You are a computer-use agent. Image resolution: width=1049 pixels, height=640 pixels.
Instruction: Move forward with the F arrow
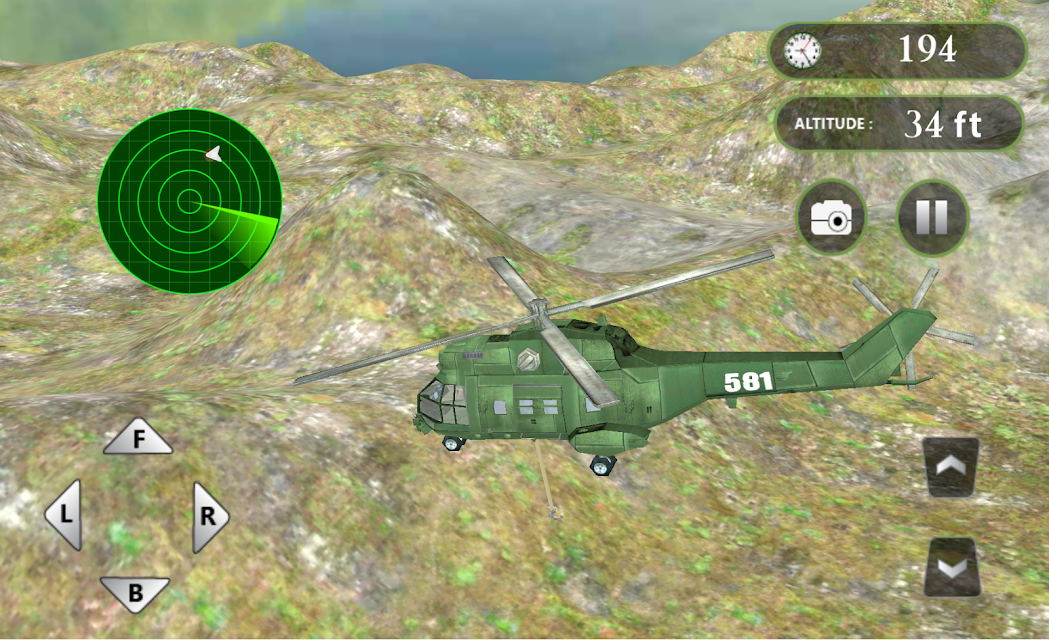tap(138, 438)
